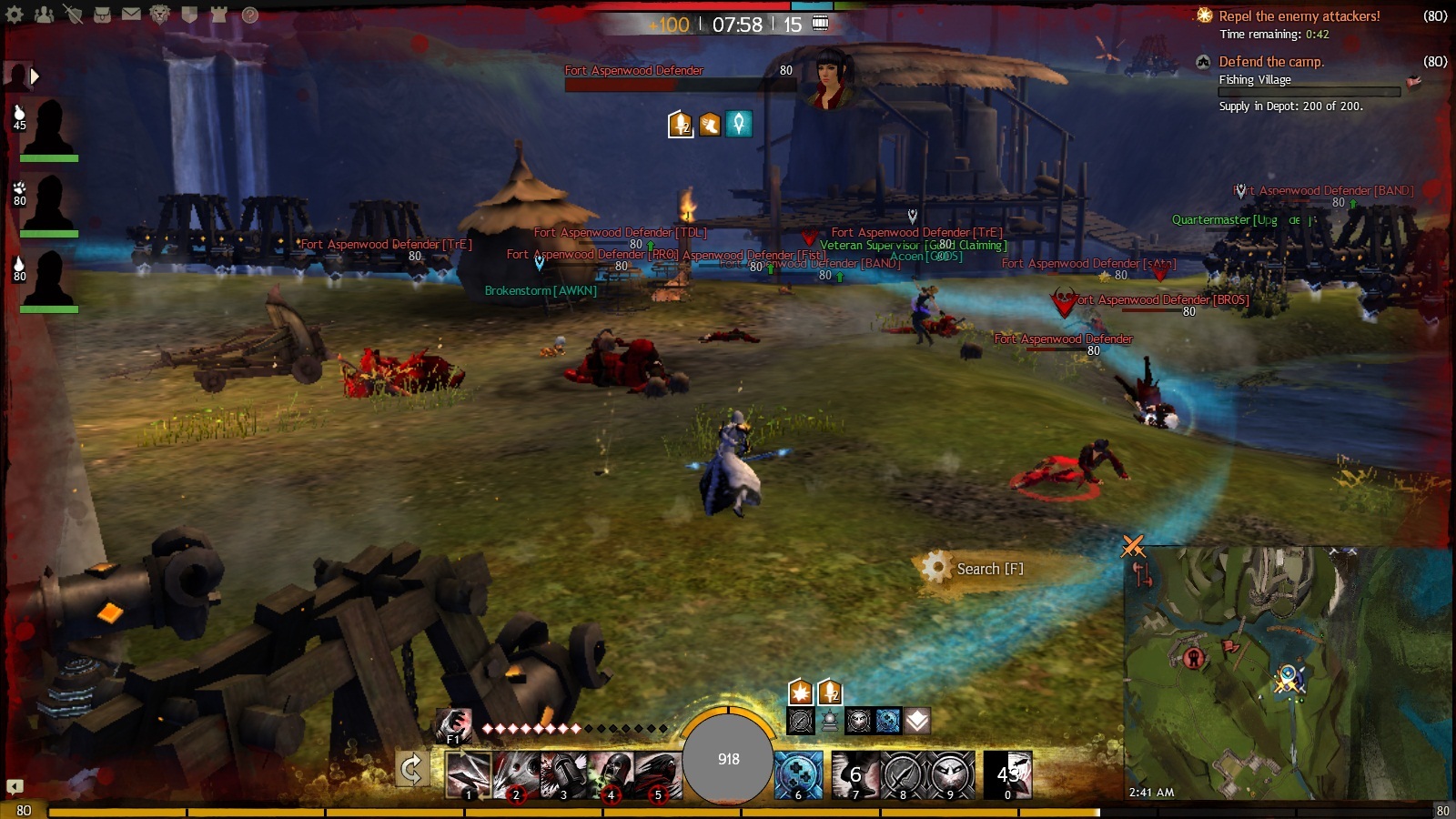Open the guild shield icon
1456x819 pixels.
pos(189,15)
